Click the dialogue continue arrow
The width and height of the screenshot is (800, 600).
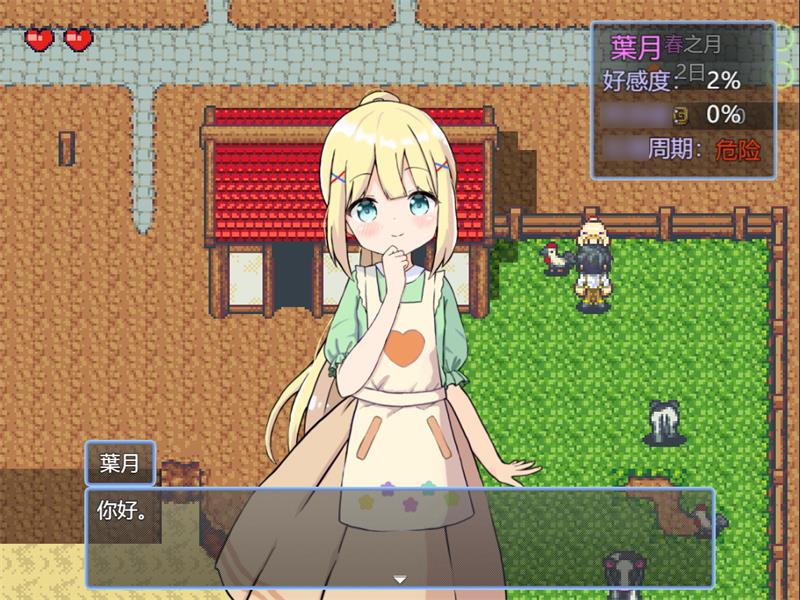400,579
